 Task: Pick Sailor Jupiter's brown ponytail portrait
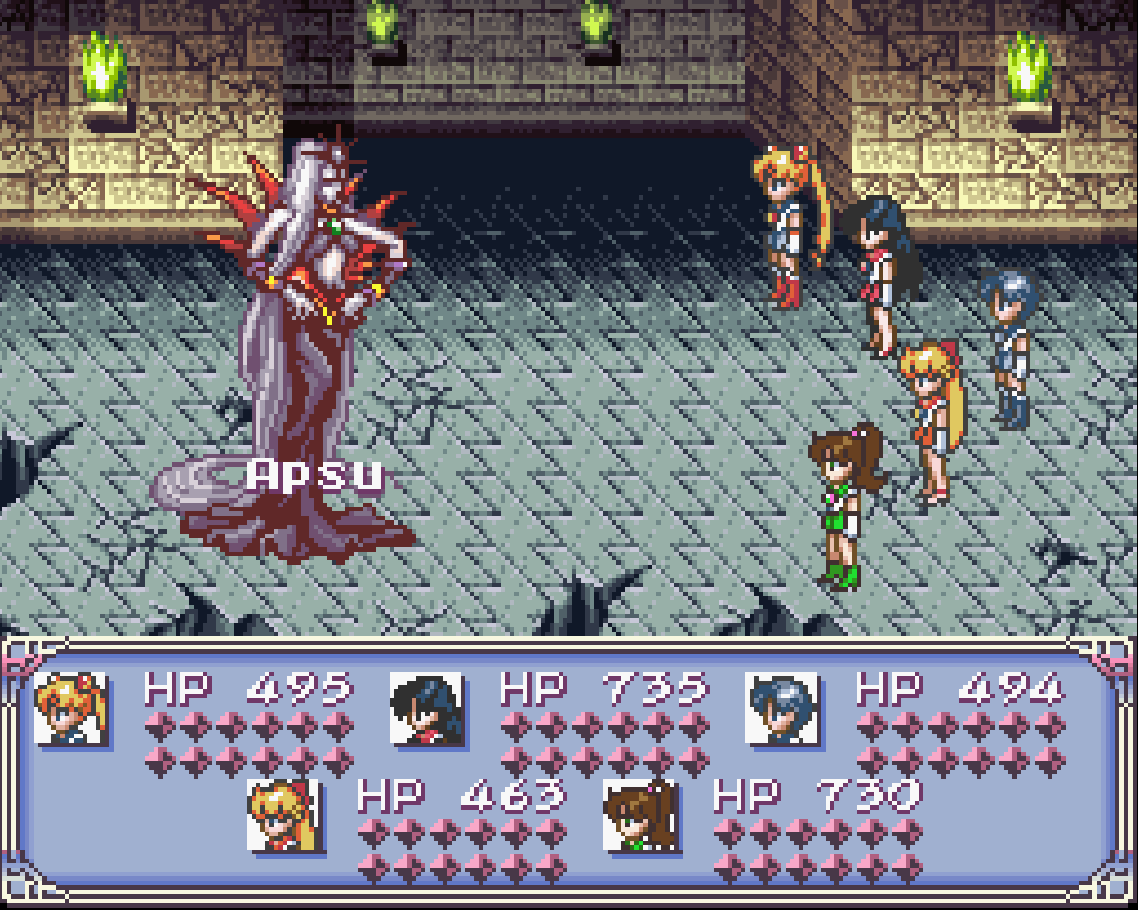click(640, 815)
